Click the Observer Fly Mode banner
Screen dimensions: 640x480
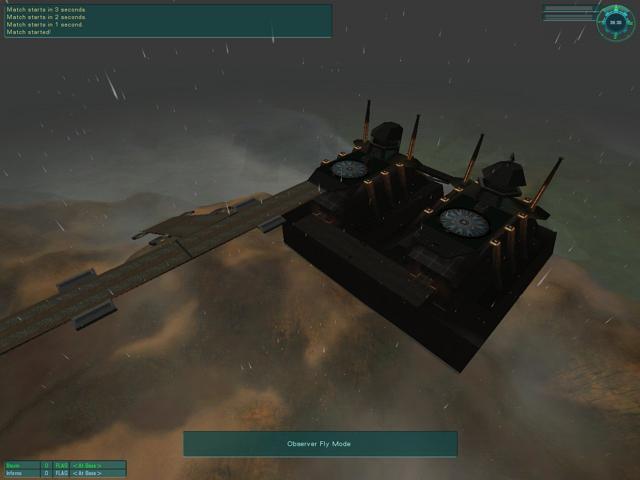(x=320, y=443)
